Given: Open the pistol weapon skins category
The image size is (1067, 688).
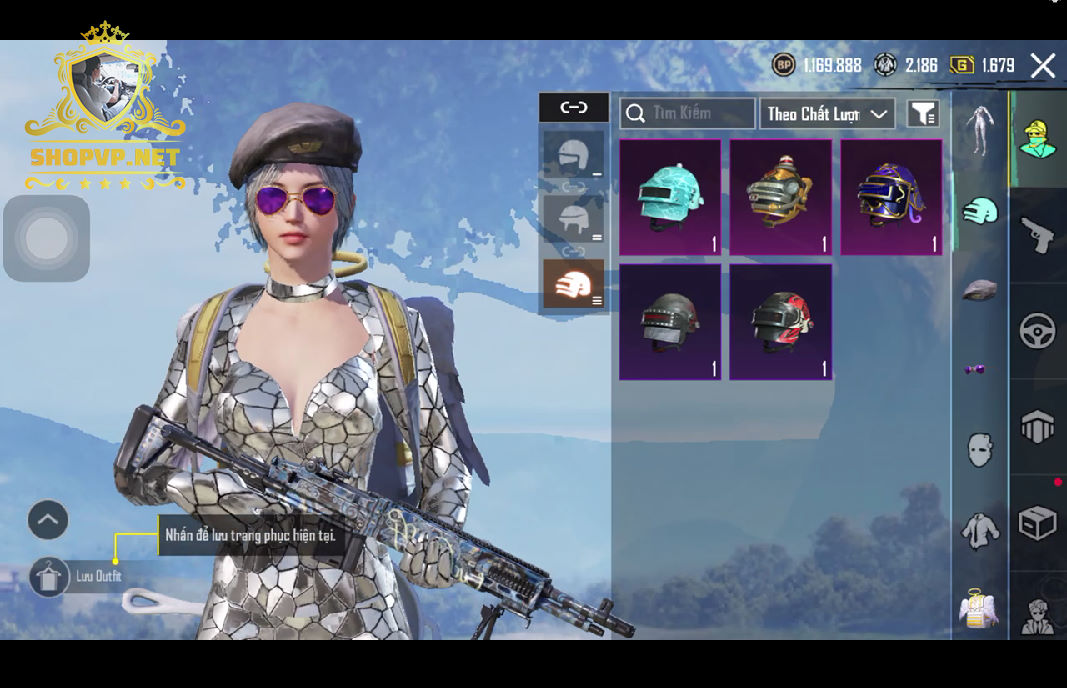Looking at the screenshot, I should click(1038, 236).
